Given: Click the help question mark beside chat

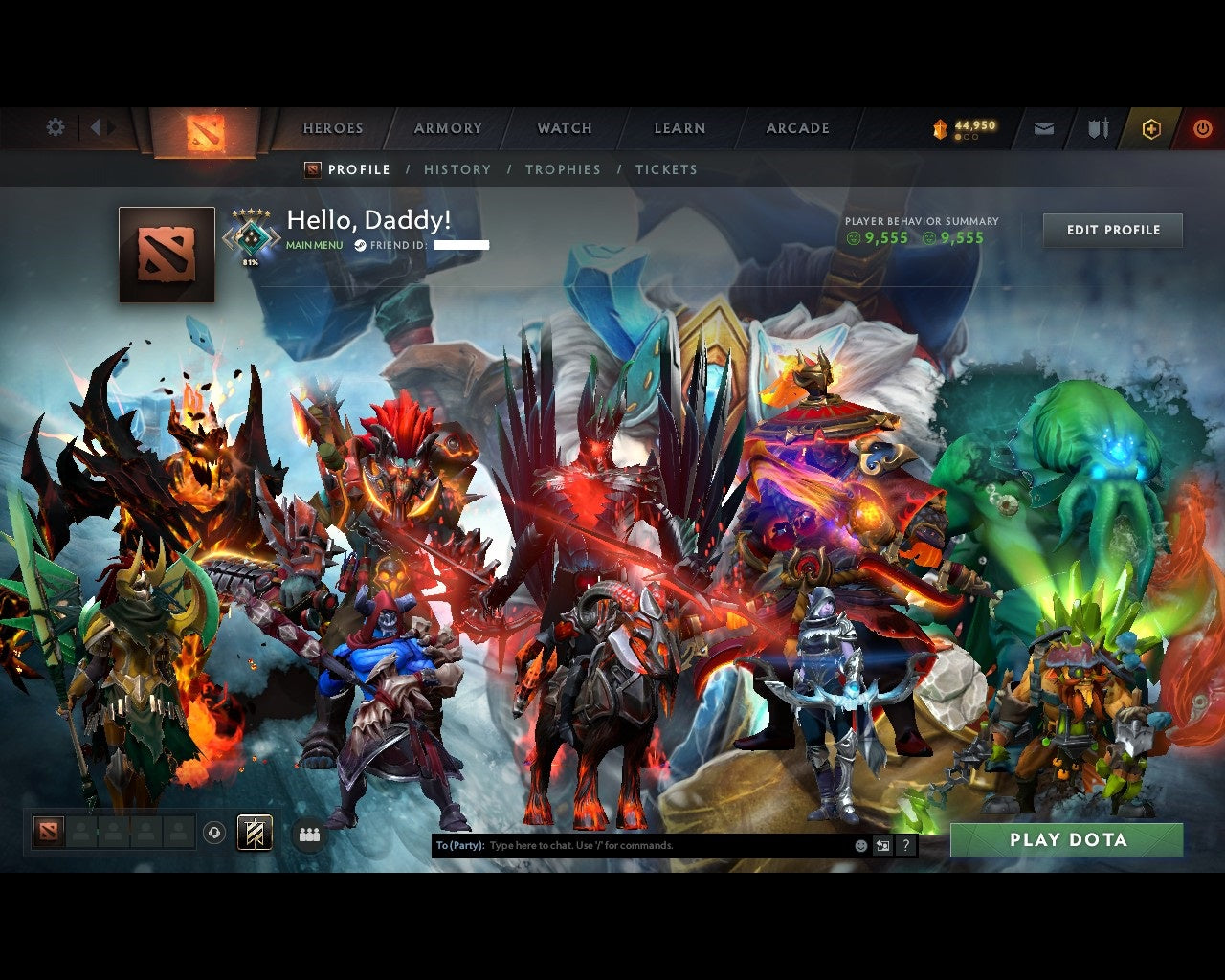Looking at the screenshot, I should tap(905, 846).
